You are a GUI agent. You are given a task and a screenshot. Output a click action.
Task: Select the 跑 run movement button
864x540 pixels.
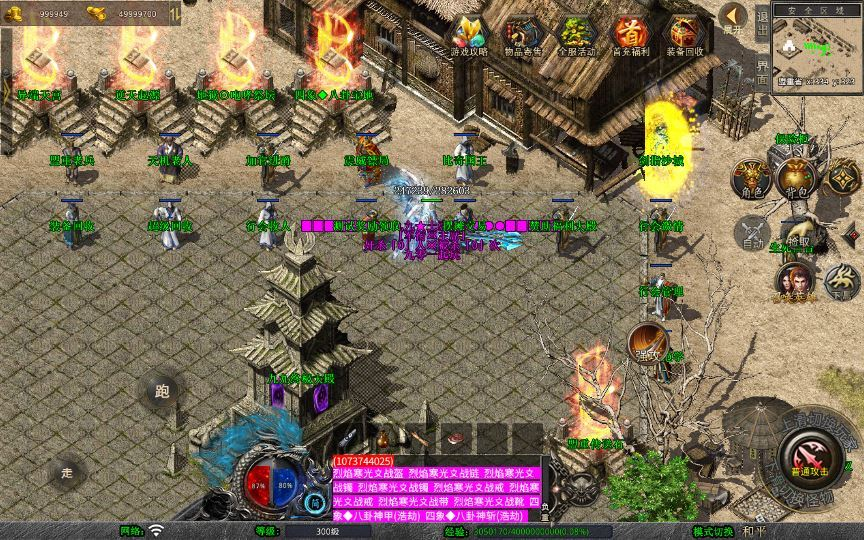162,391
